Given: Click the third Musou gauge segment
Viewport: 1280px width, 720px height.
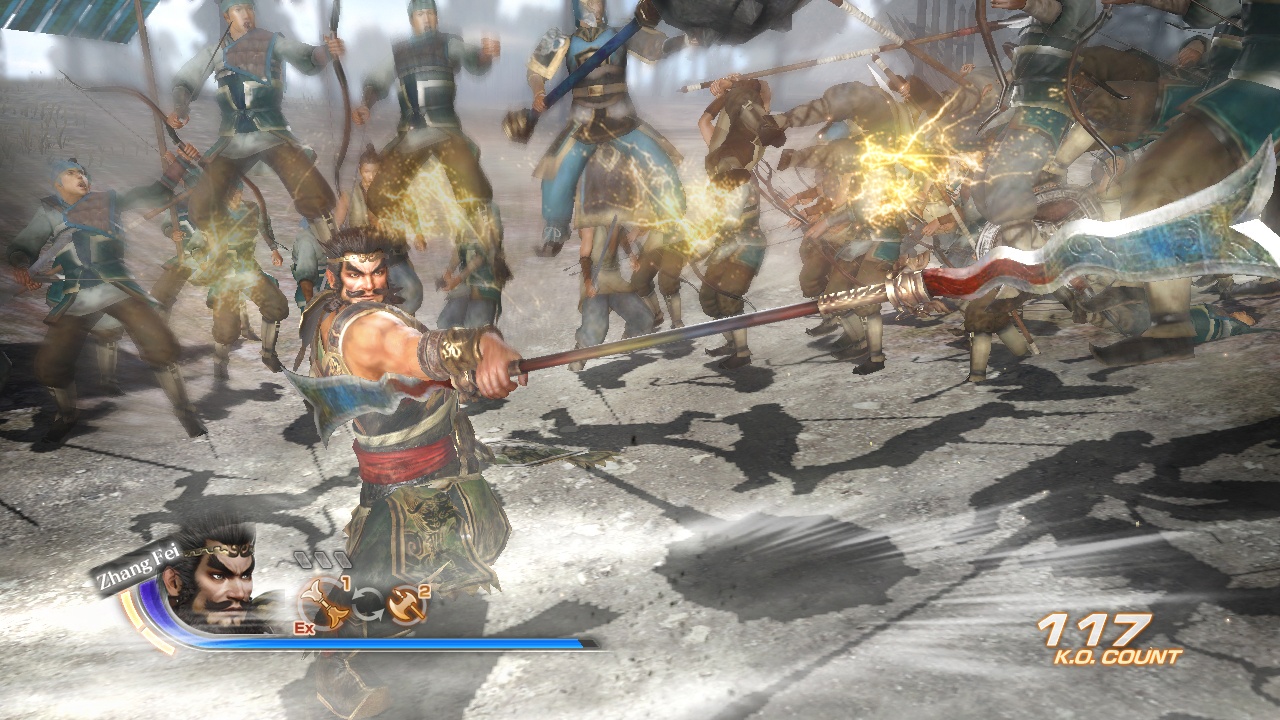Looking at the screenshot, I should point(342,561).
